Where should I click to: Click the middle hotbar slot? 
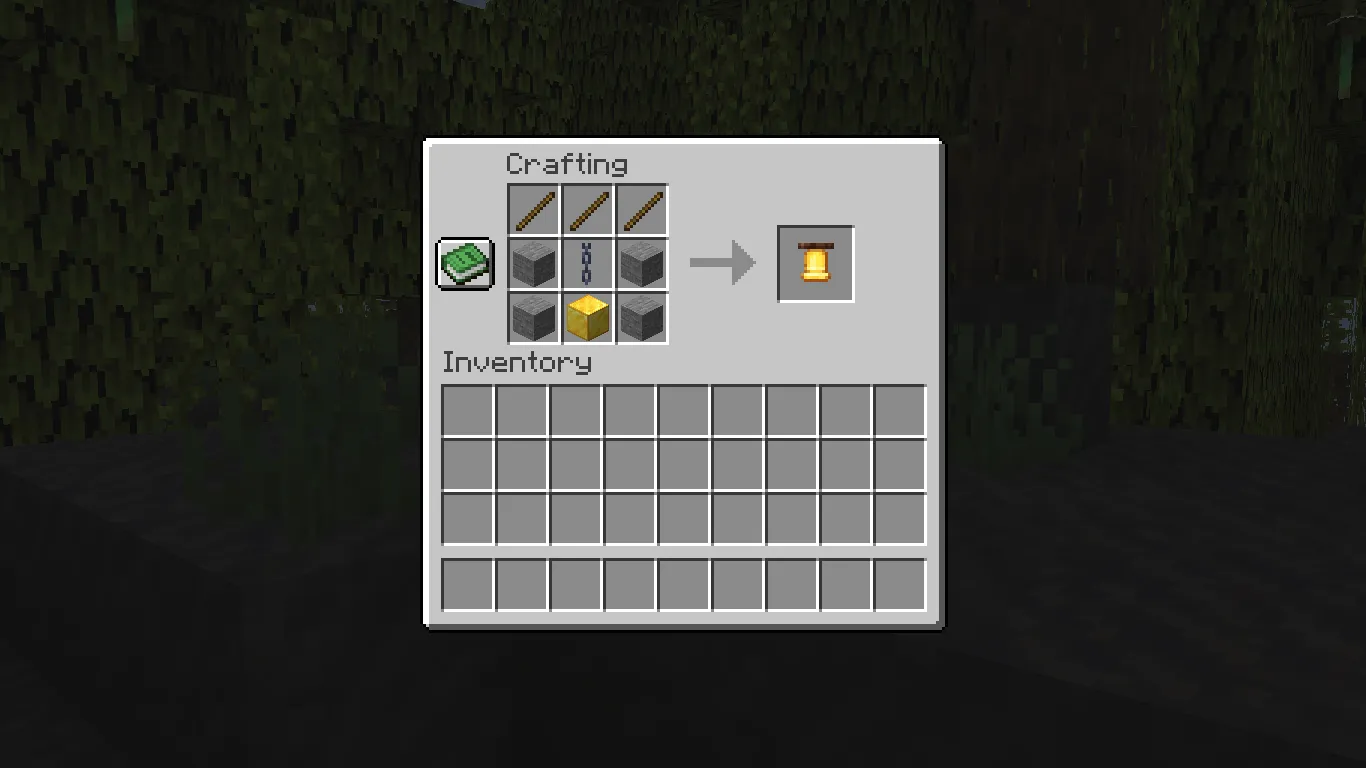[682, 585]
